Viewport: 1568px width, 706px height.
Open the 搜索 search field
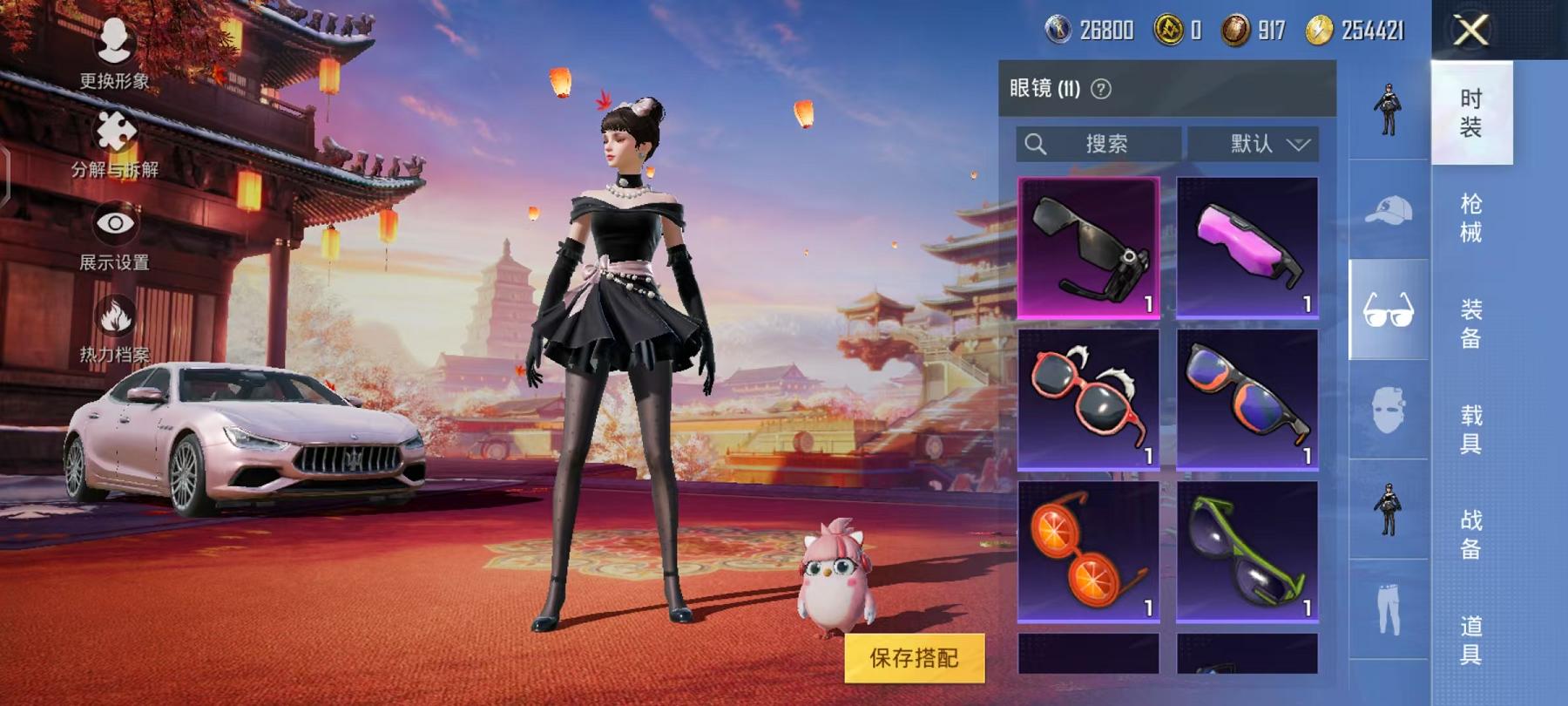click(x=1098, y=144)
